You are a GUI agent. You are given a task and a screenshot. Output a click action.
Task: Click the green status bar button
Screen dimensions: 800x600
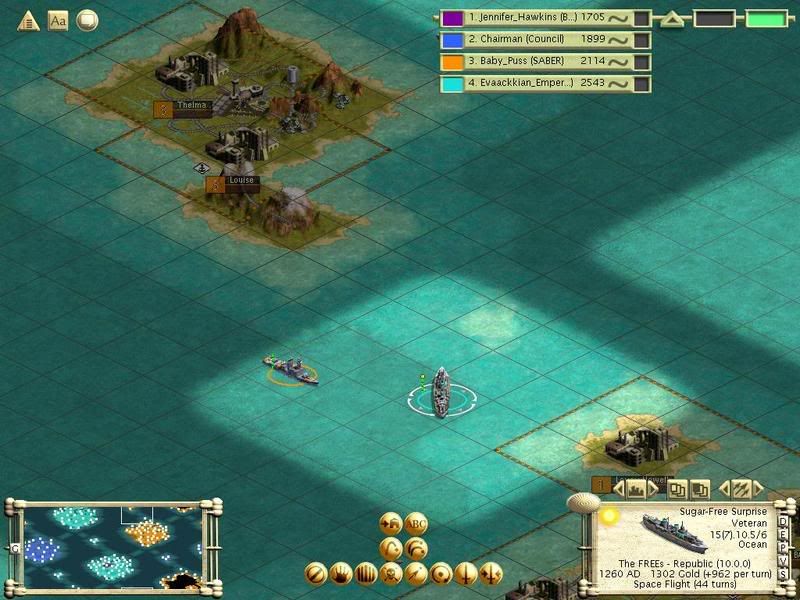[x=766, y=18]
